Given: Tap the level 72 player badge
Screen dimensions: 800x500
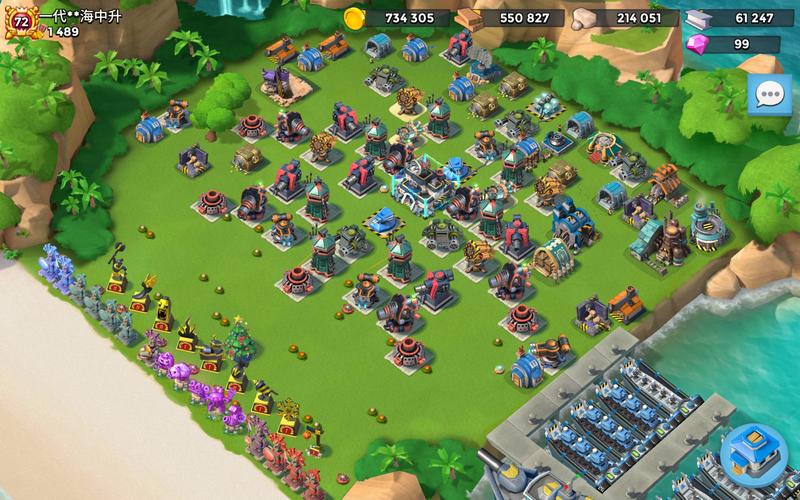Looking at the screenshot, I should pyautogui.click(x=20, y=21).
